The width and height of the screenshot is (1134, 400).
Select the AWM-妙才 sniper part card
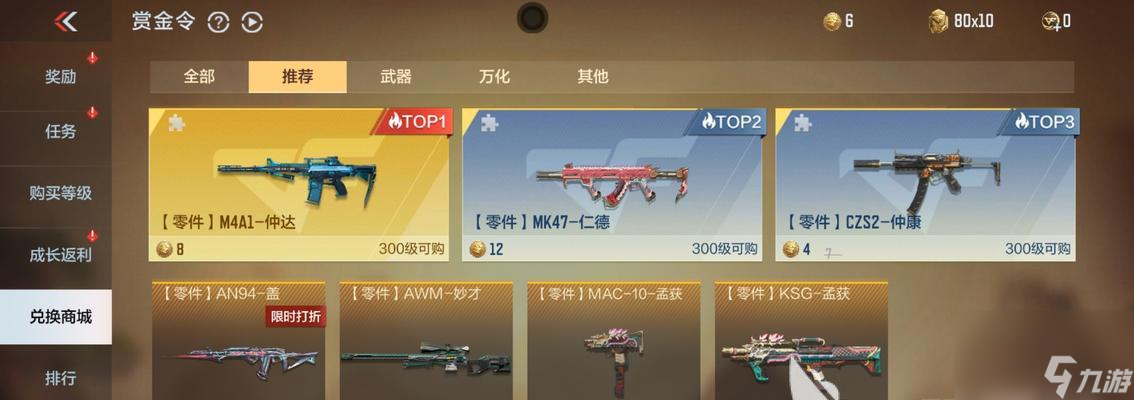click(426, 342)
